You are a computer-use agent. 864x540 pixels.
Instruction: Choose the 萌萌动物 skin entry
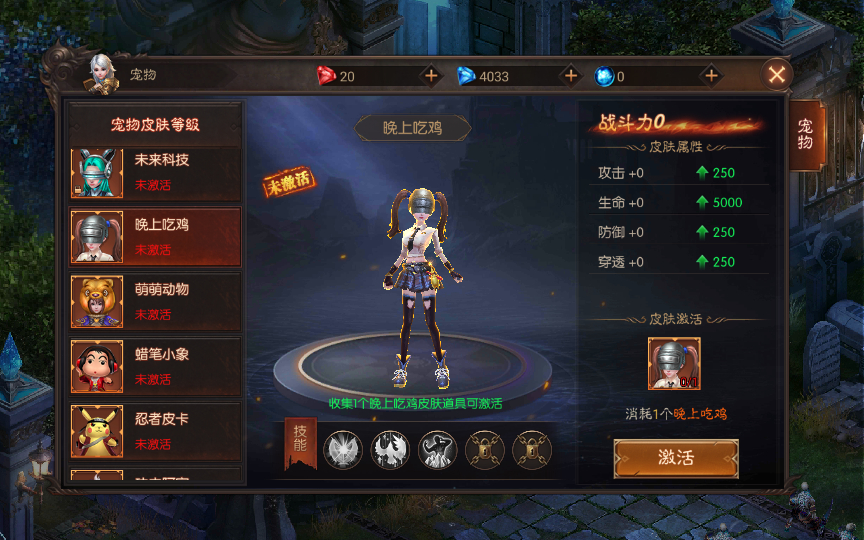(155, 301)
